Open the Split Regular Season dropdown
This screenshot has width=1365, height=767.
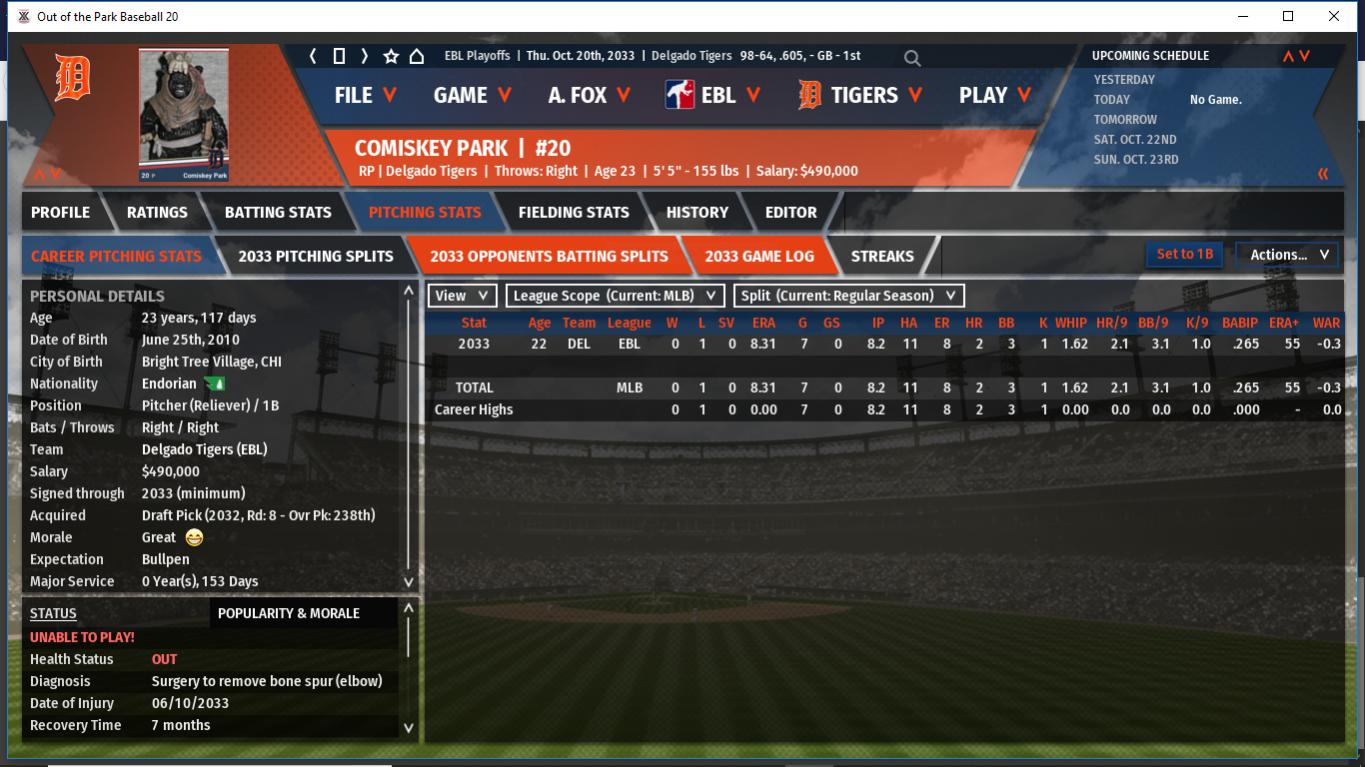point(849,296)
